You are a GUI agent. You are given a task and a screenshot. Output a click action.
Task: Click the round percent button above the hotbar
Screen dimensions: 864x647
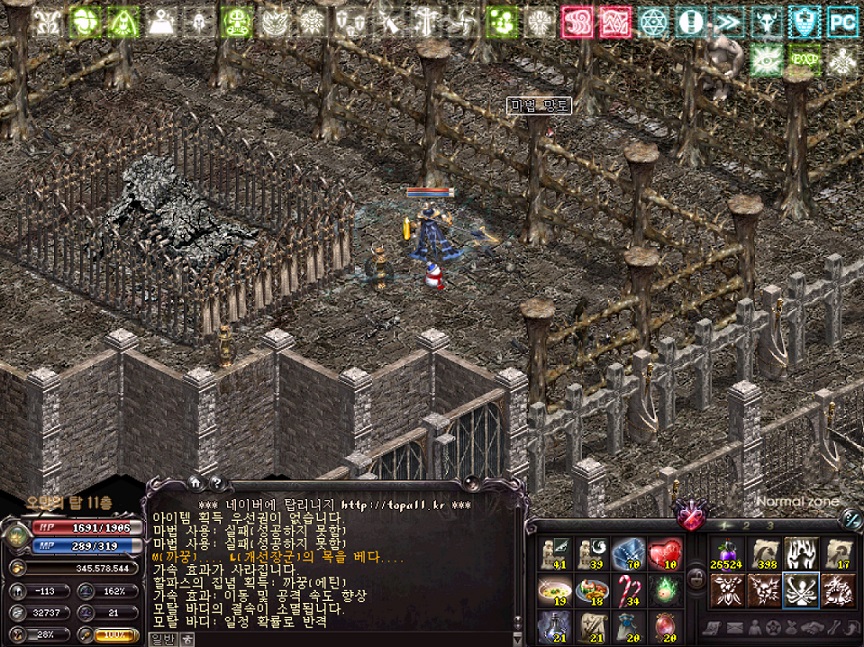852,518
